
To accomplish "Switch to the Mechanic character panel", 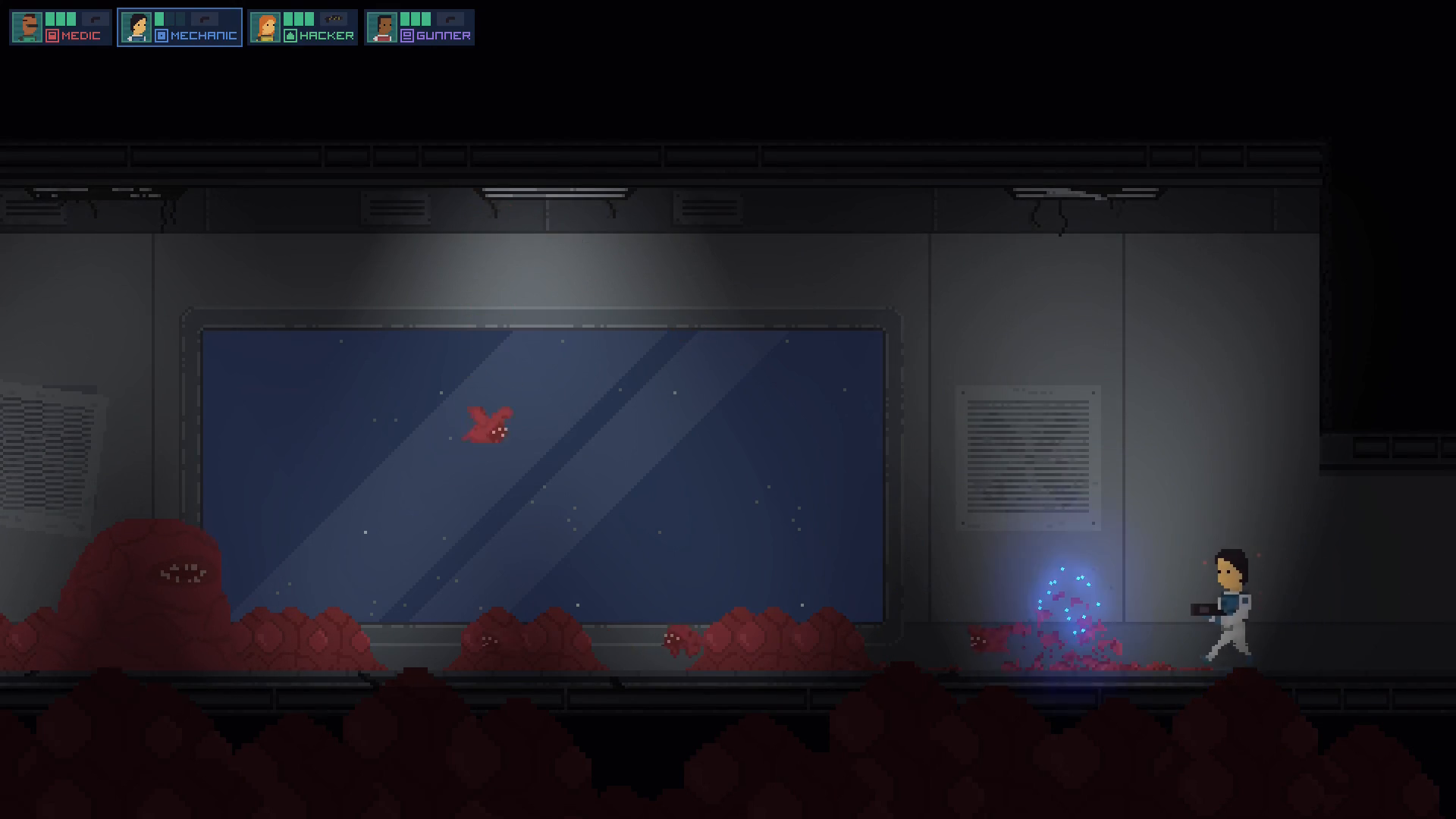I will coord(180,27).
